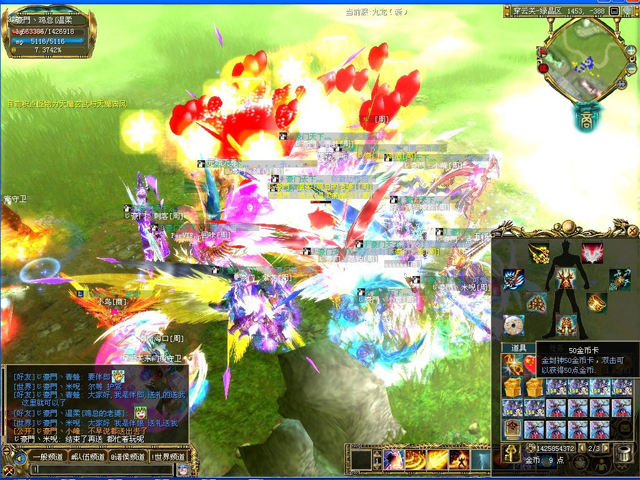Select the golden ring equipment slot
This screenshot has width=640, height=480.
point(597,302)
